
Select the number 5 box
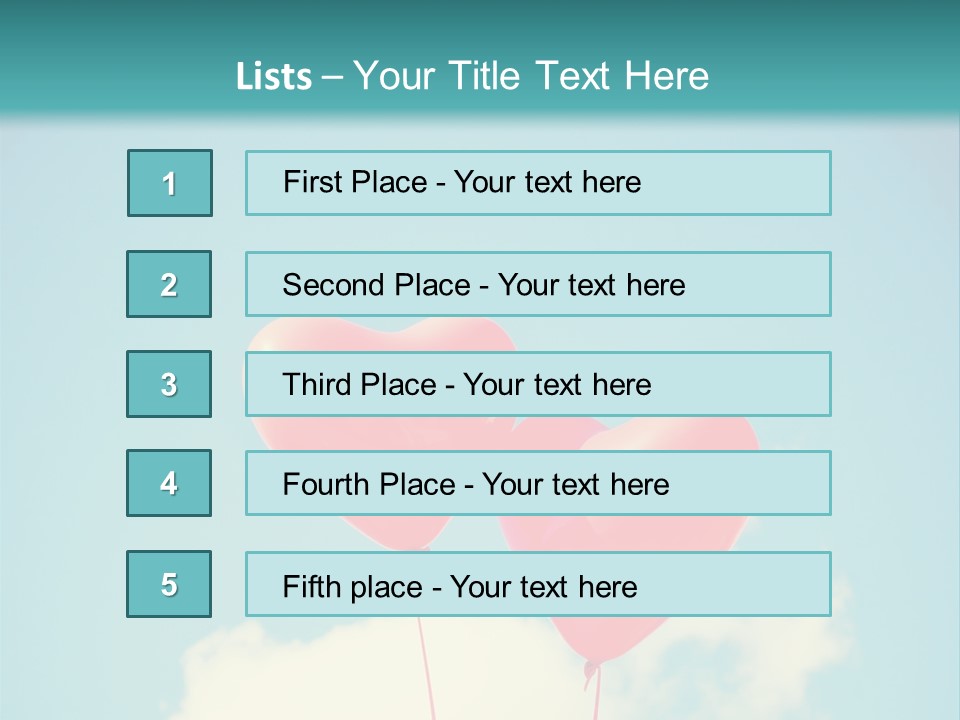pos(169,584)
